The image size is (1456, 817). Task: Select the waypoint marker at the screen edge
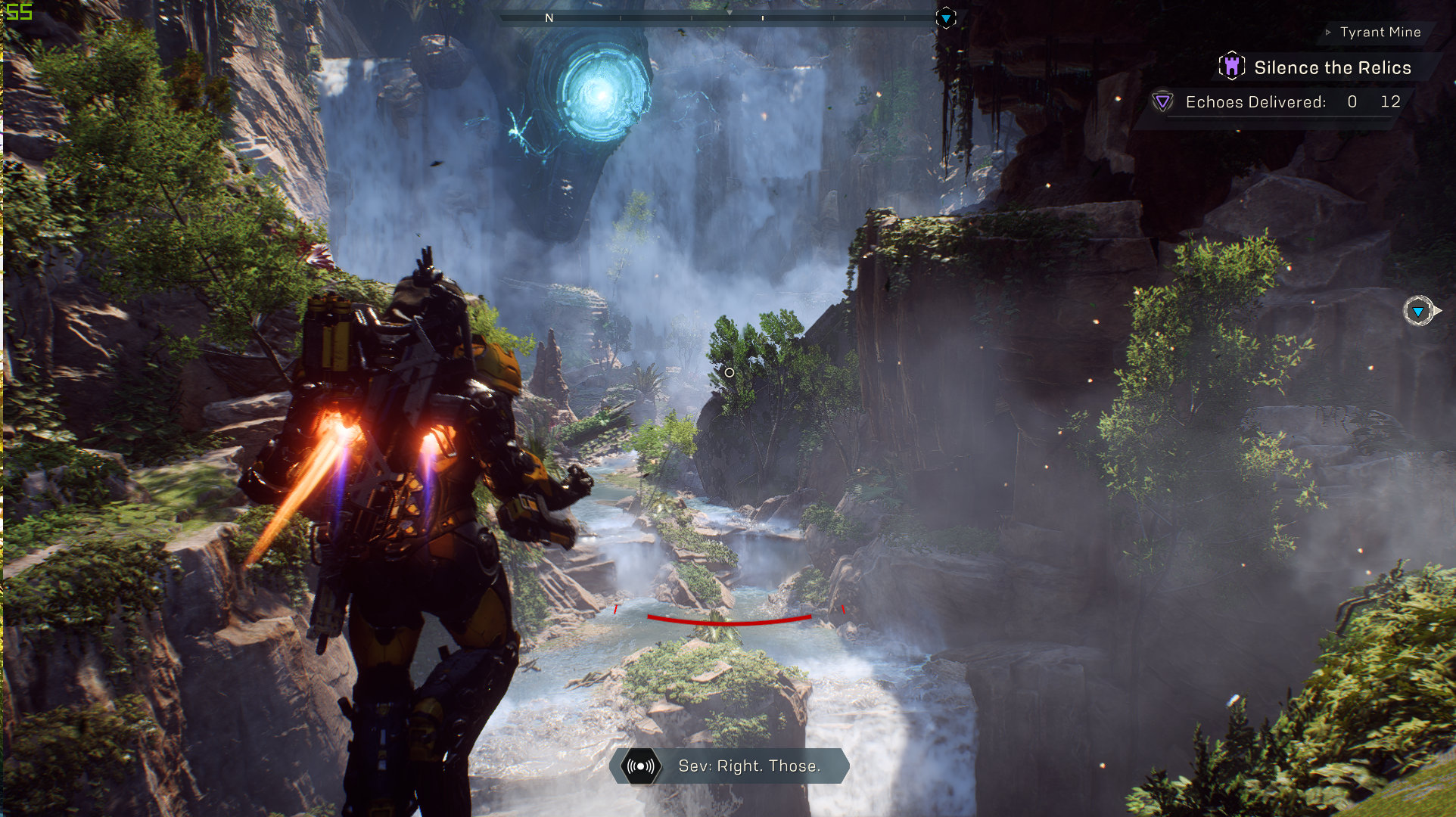(x=1419, y=311)
